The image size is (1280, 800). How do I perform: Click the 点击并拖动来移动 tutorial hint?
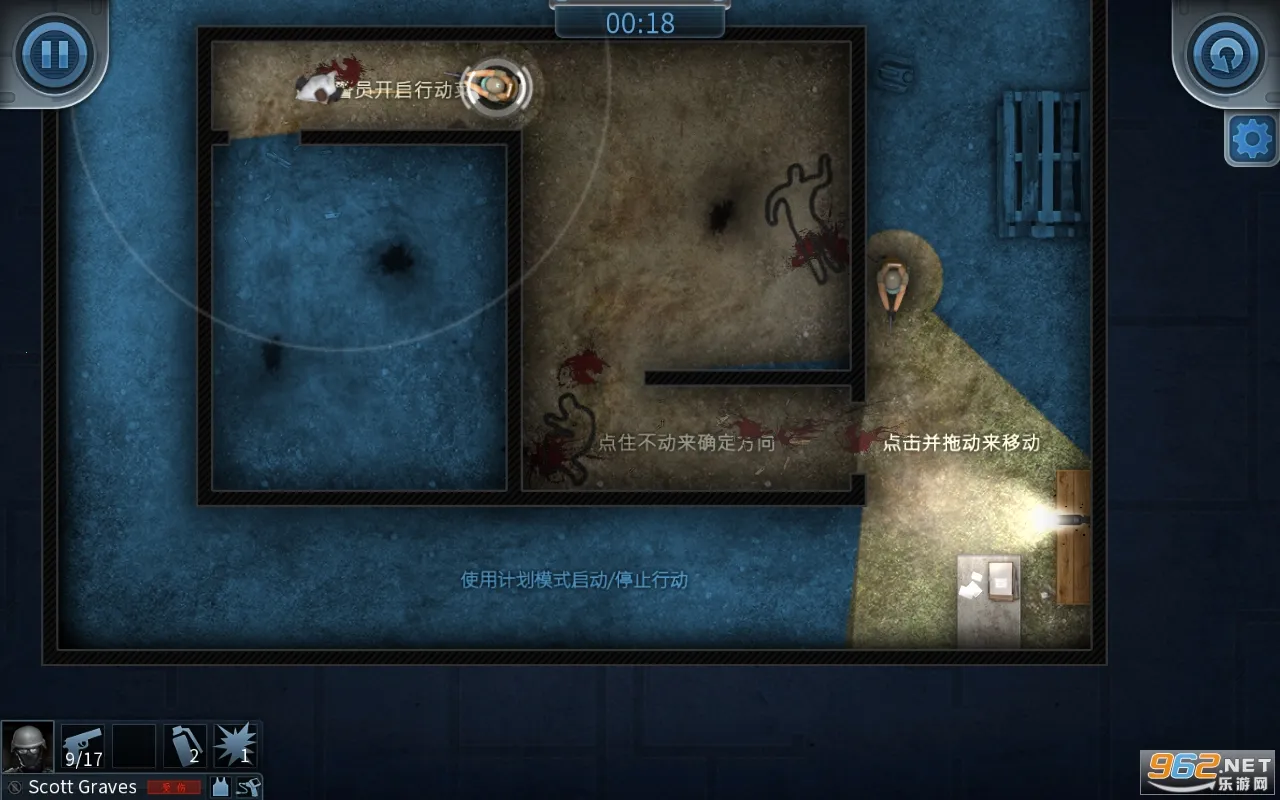click(963, 440)
